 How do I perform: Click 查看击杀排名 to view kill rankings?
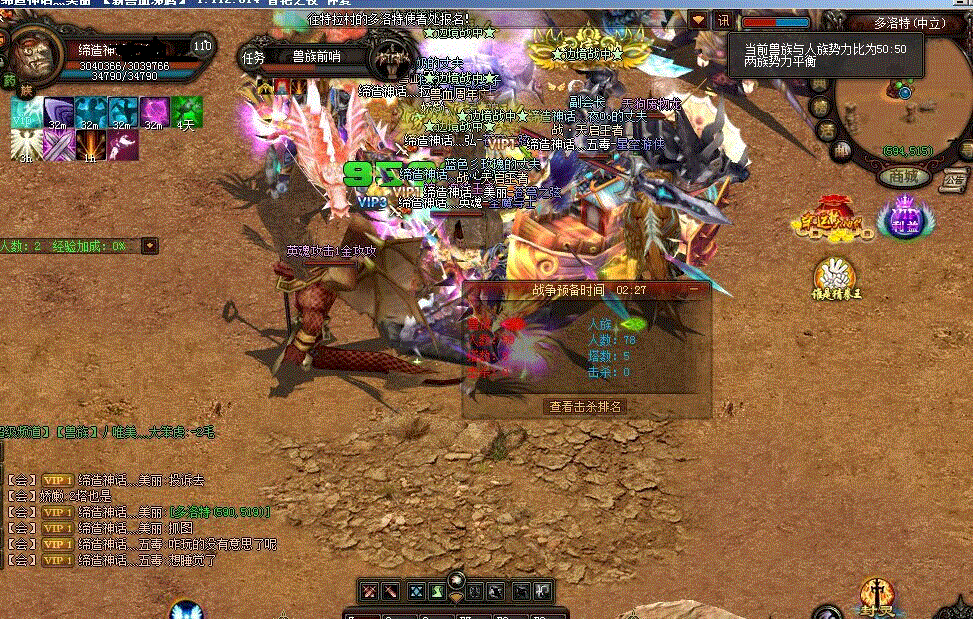point(586,407)
